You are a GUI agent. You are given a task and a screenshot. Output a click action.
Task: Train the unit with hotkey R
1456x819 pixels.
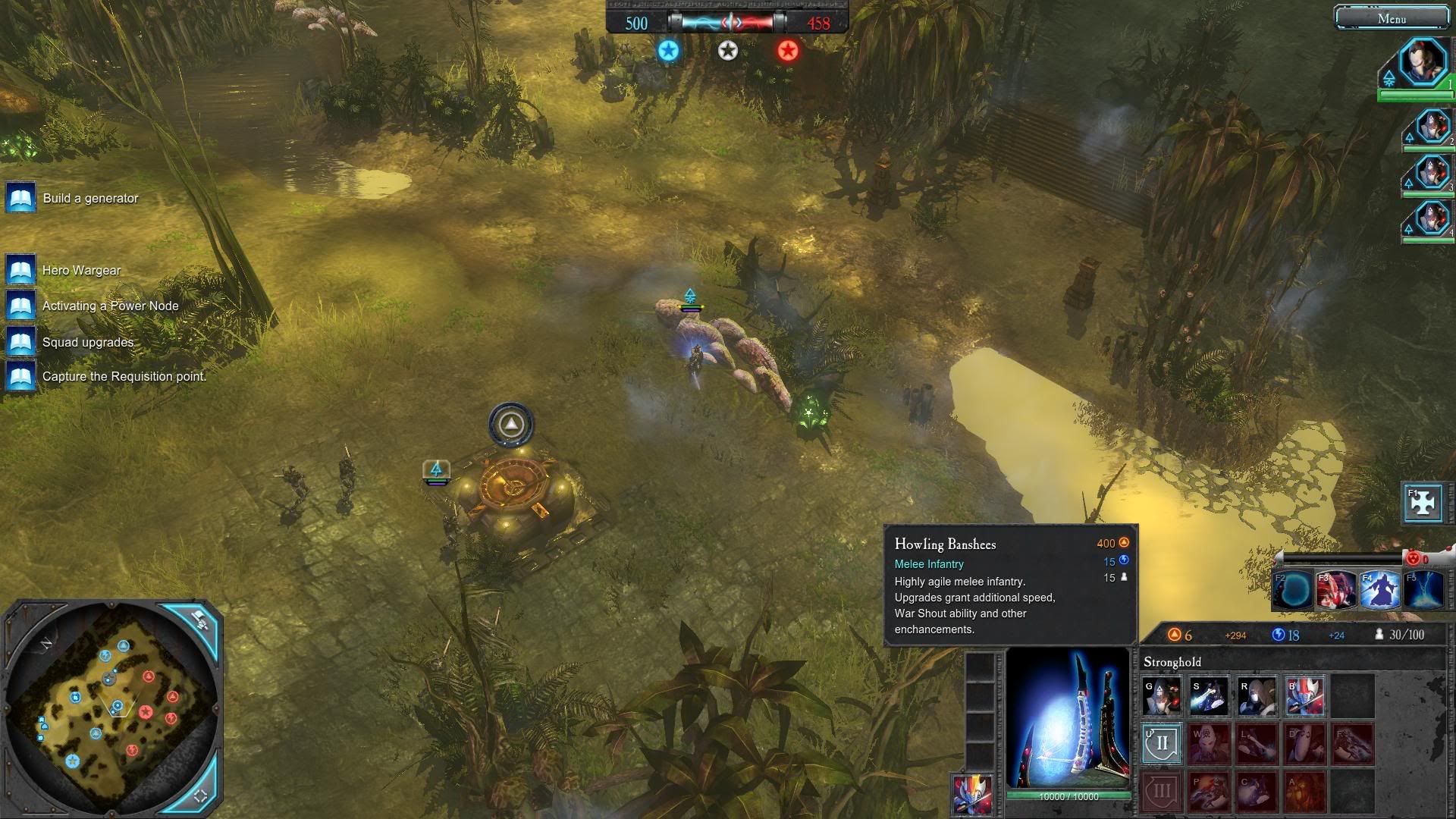pyautogui.click(x=1257, y=695)
